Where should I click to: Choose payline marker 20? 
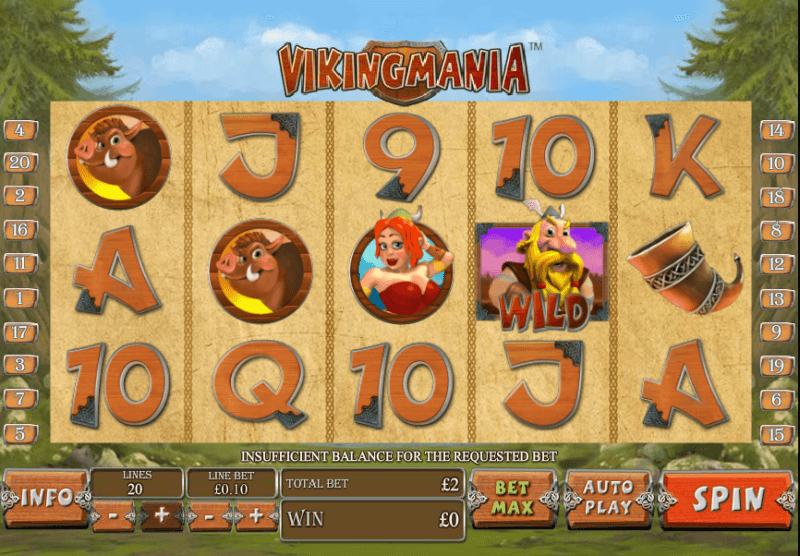click(x=20, y=163)
